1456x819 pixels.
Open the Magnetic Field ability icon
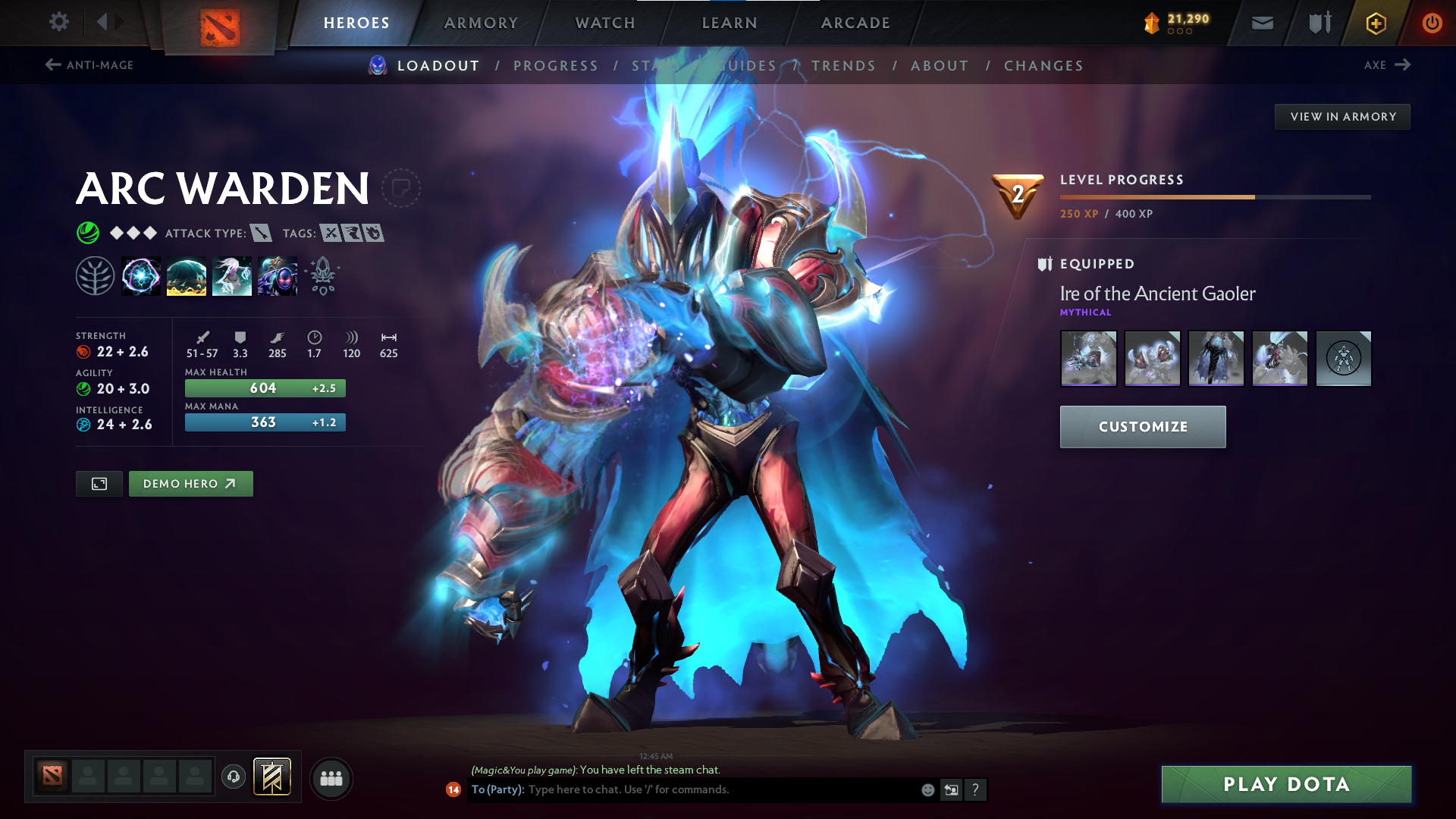coord(187,275)
